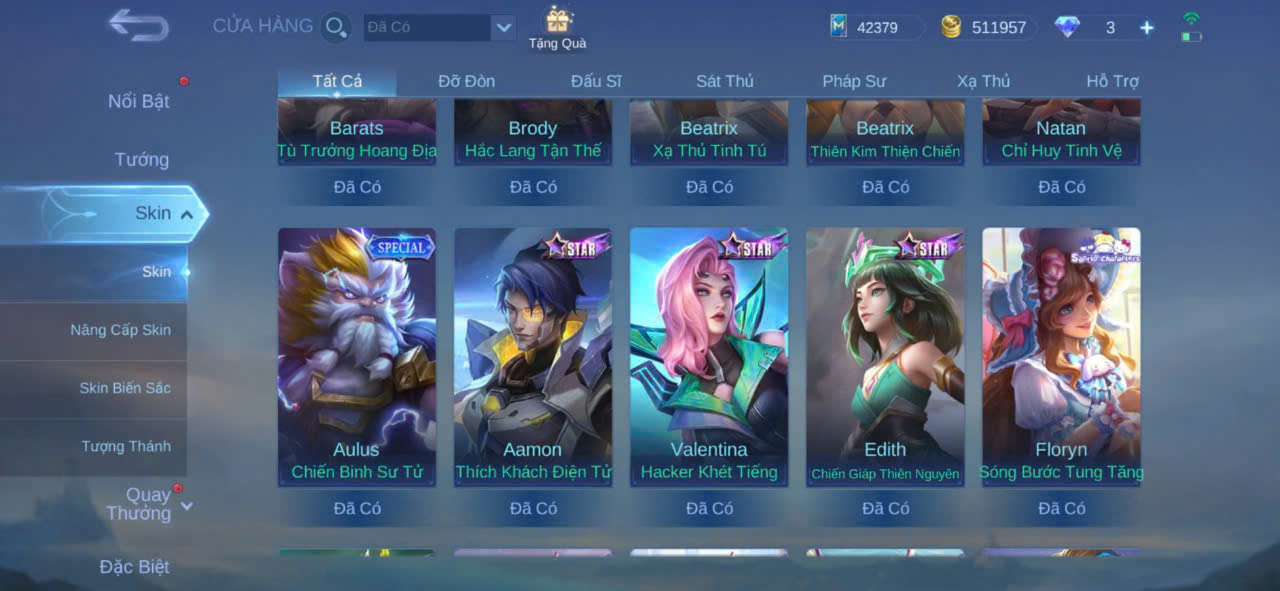Viewport: 1280px width, 591px height.
Task: Show the Sát Thủ skins tab
Action: (x=725, y=81)
